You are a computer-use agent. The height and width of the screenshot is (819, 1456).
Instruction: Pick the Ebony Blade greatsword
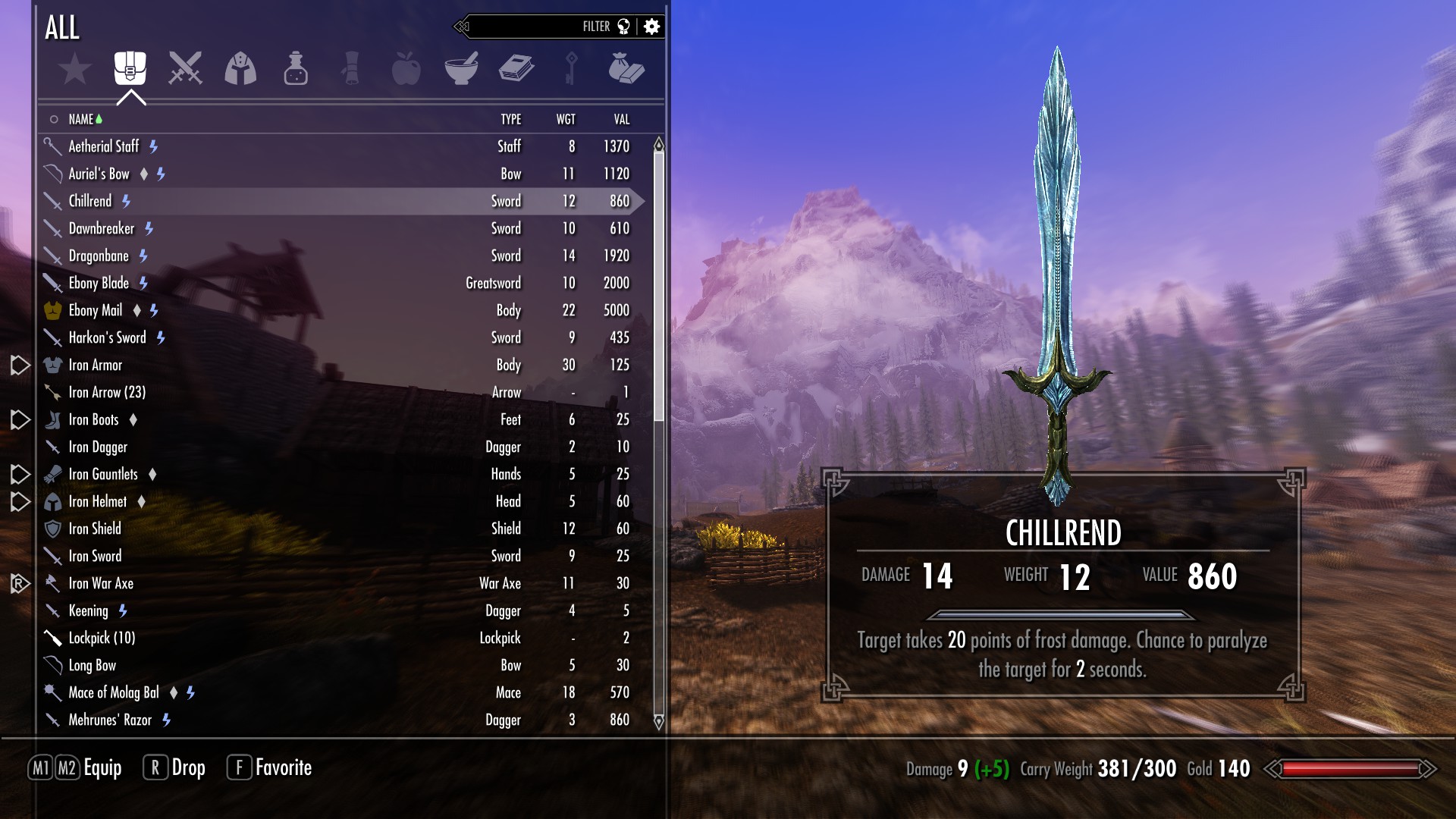pos(99,283)
